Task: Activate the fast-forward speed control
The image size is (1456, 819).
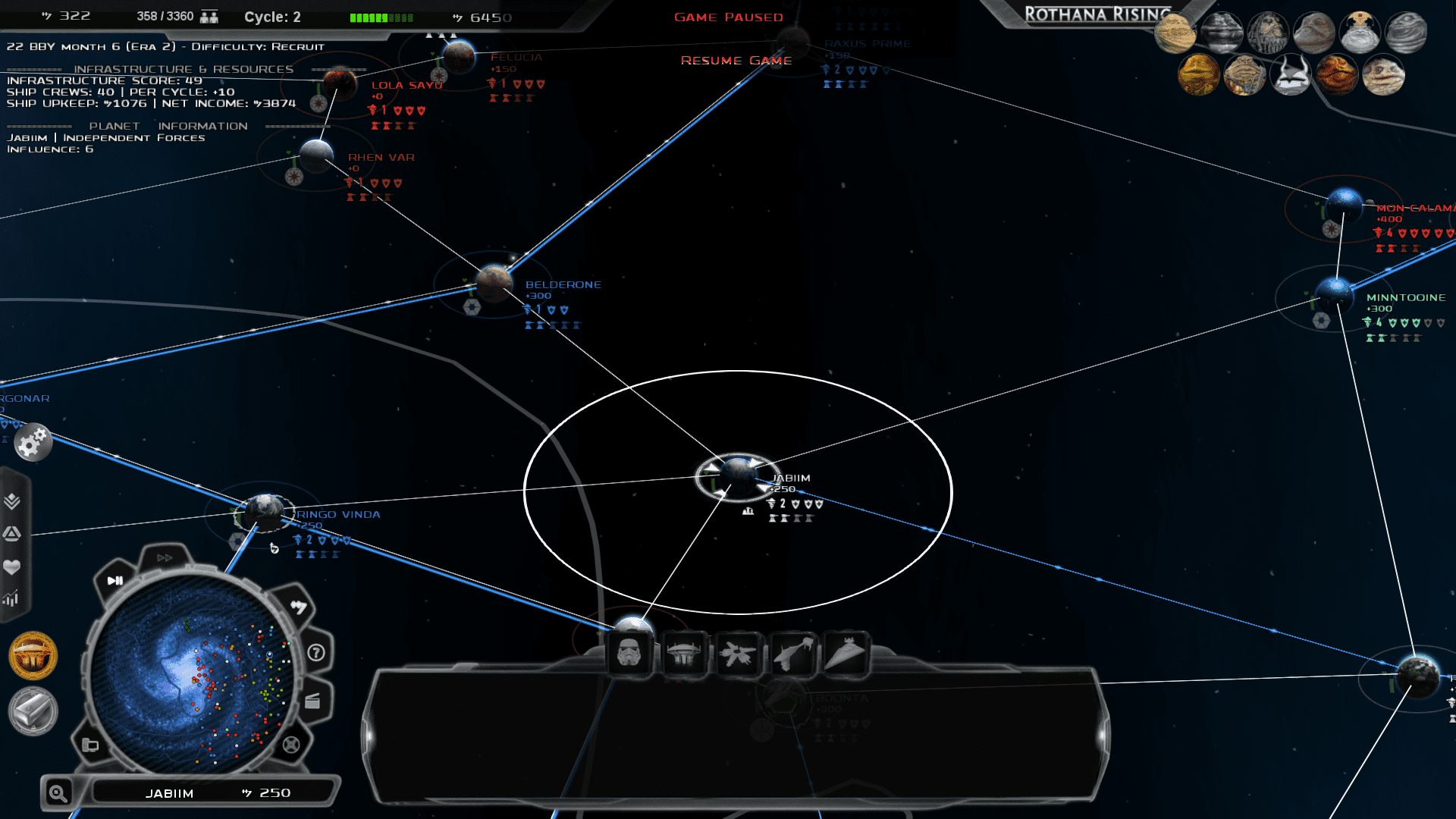Action: coord(165,558)
